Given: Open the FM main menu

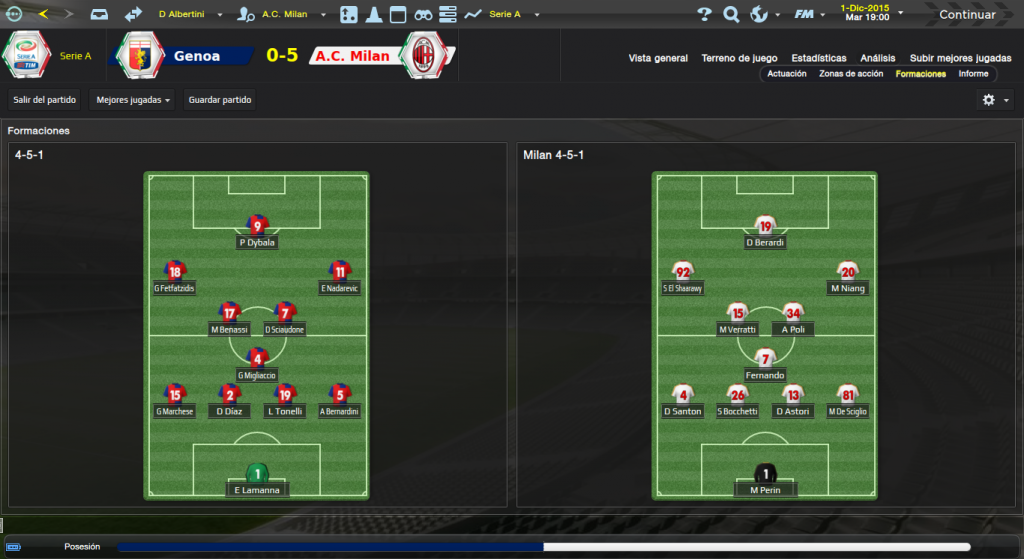Looking at the screenshot, I should (x=808, y=15).
